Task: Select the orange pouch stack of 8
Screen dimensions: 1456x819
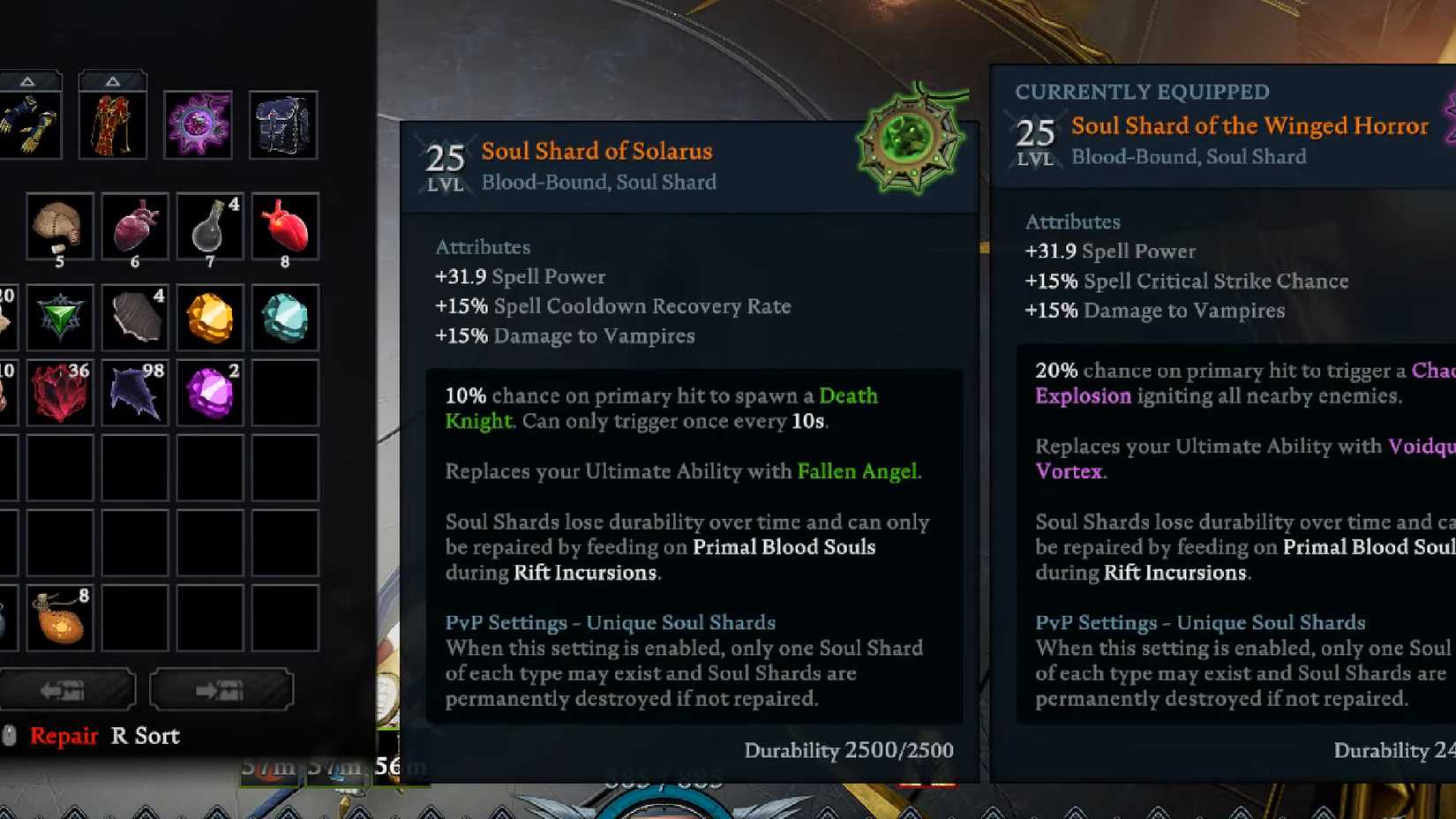Action: [58, 618]
